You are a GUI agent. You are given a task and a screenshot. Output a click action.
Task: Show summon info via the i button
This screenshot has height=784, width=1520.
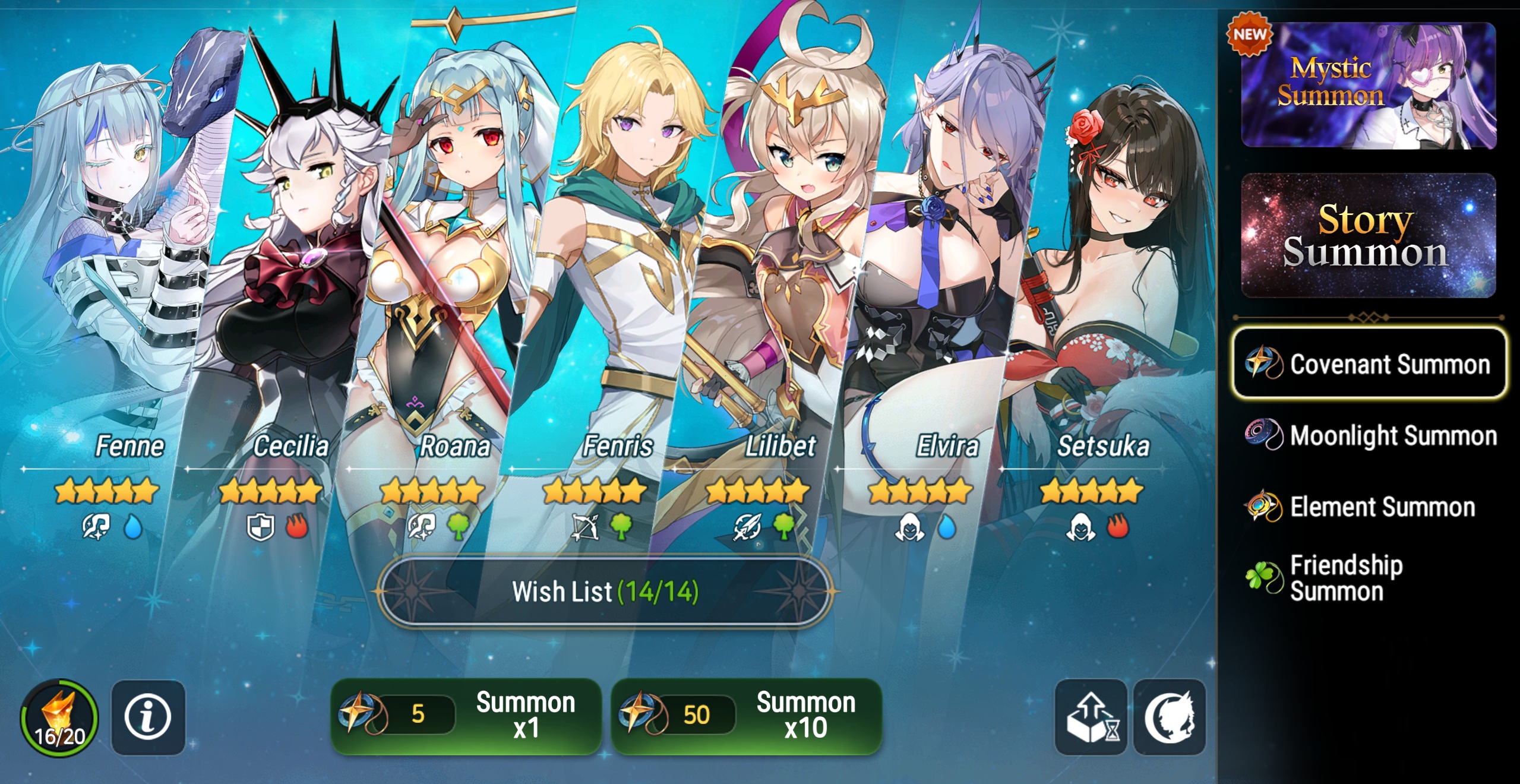(x=148, y=717)
